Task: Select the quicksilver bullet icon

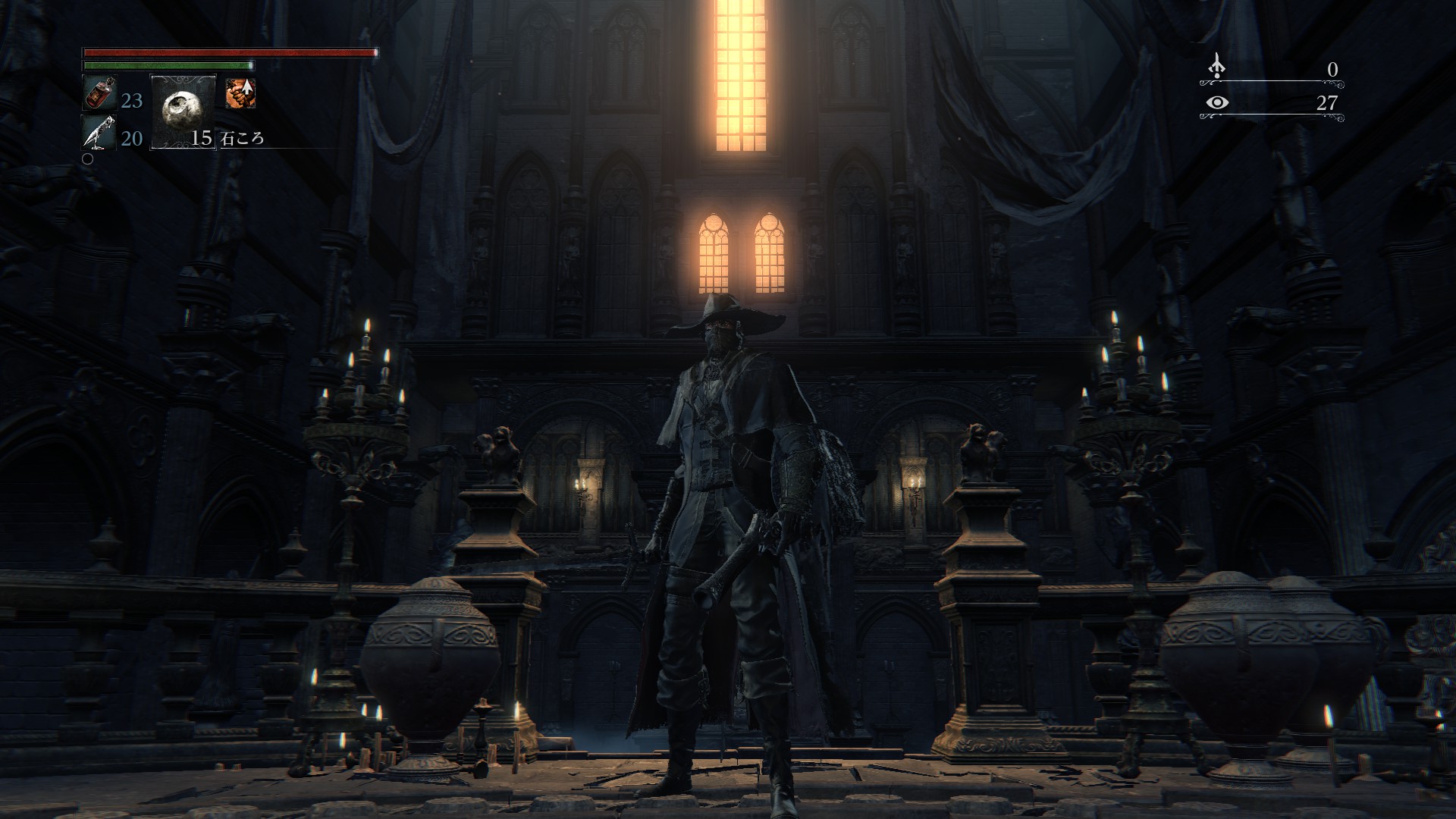Action: pyautogui.click(x=98, y=133)
